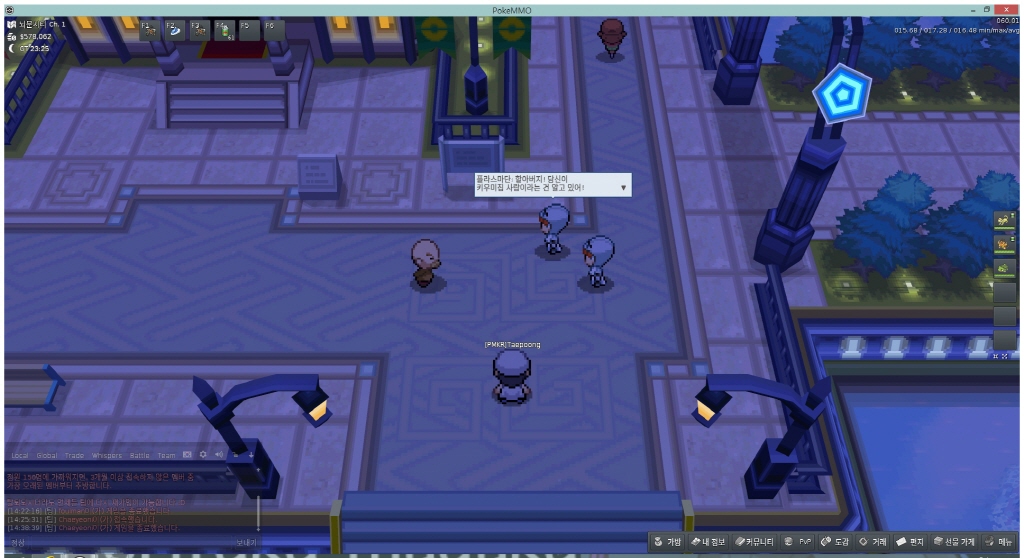Viewport: 1024px width, 558px height.
Task: Open the PvP menu
Action: pos(799,542)
